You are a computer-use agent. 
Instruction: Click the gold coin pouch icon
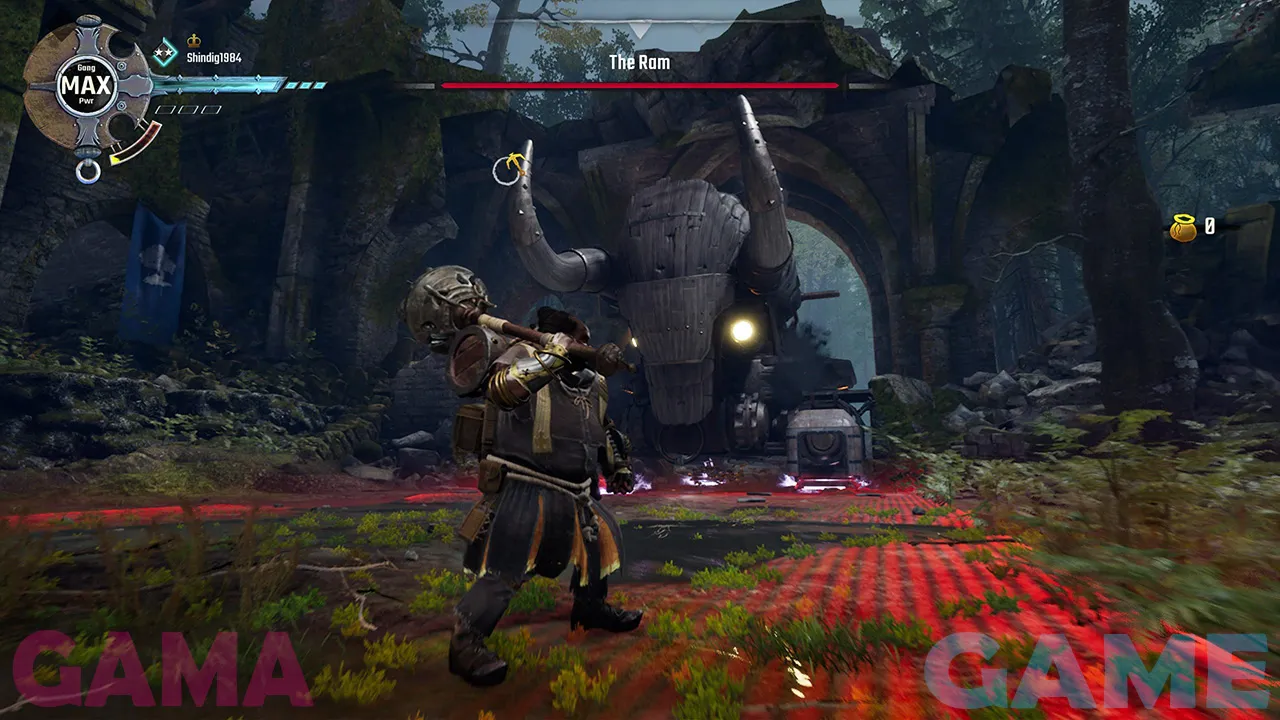(1184, 227)
